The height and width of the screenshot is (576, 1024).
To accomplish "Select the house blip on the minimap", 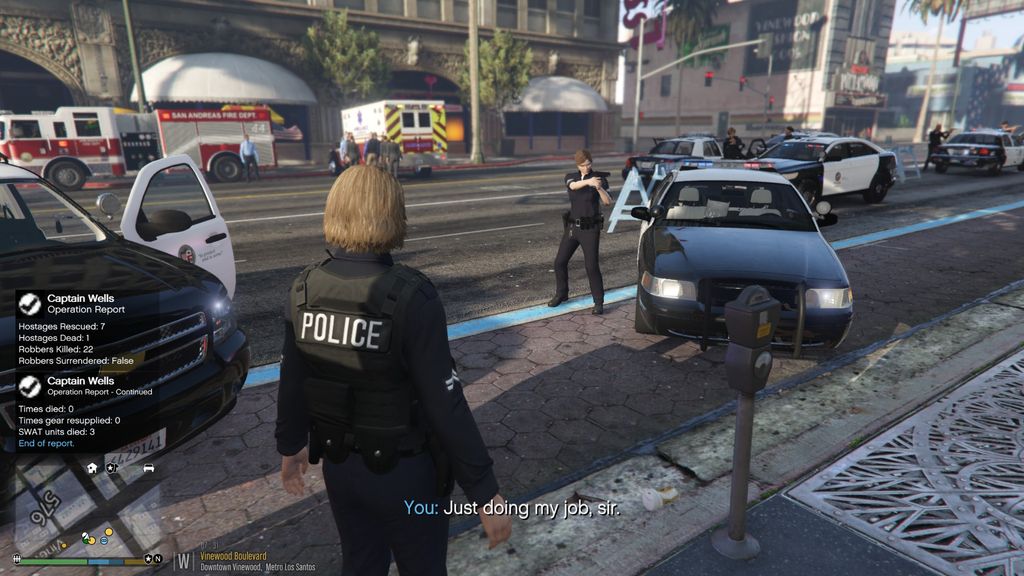I will pos(92,467).
